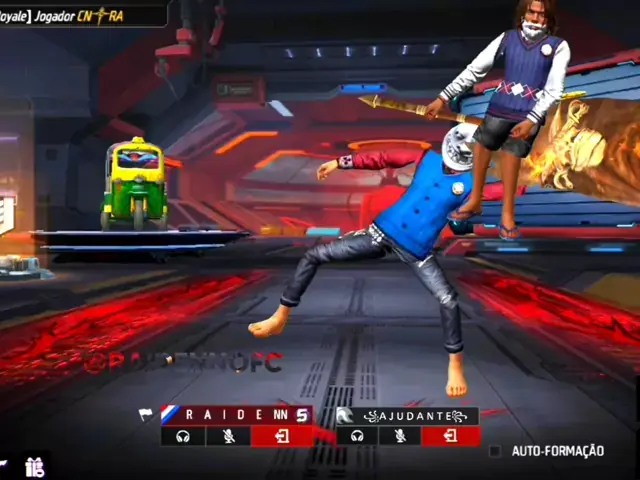Toggle AJUDANTE's muted microphone button

click(400, 436)
